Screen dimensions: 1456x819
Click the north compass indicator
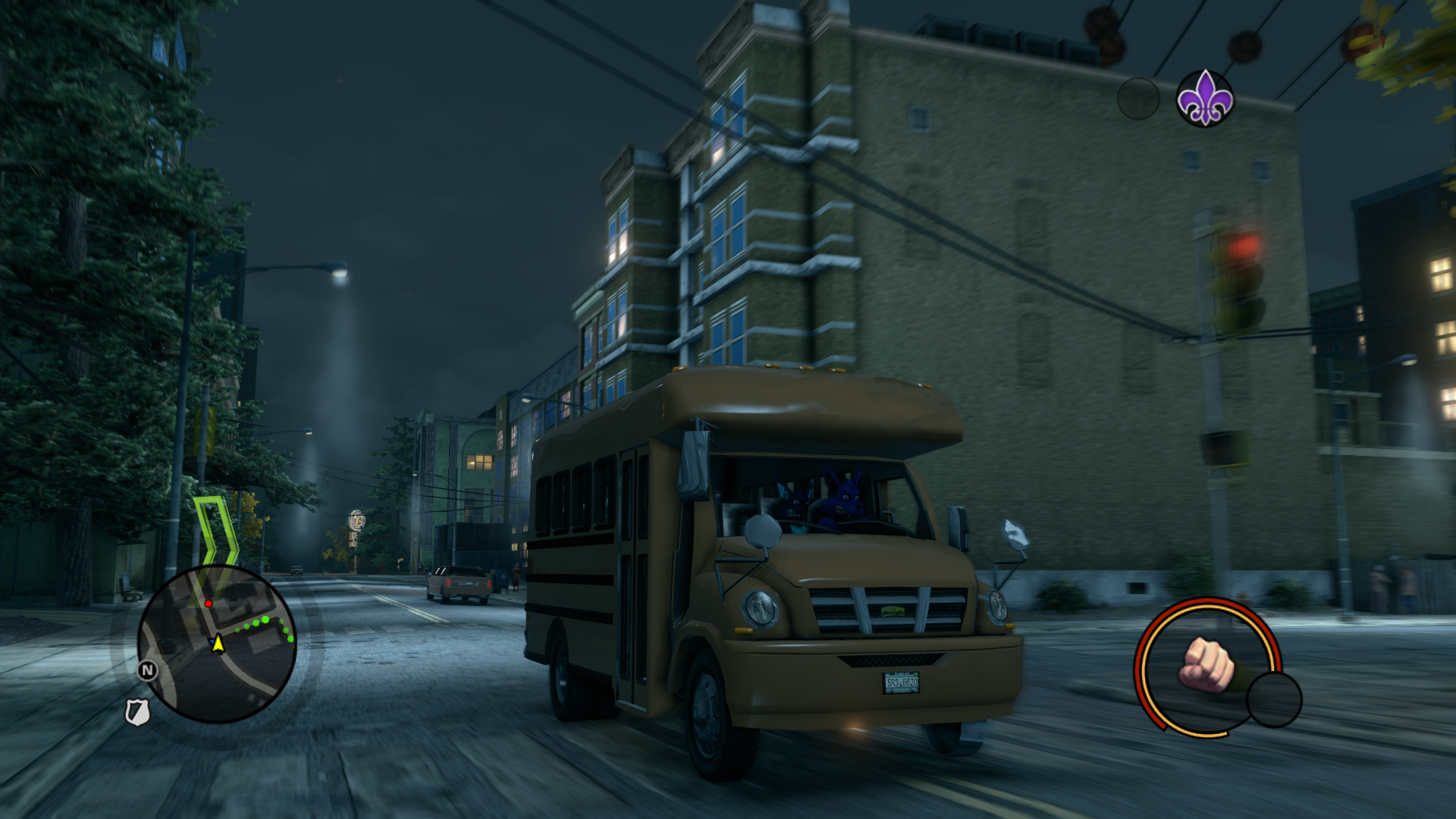point(148,670)
